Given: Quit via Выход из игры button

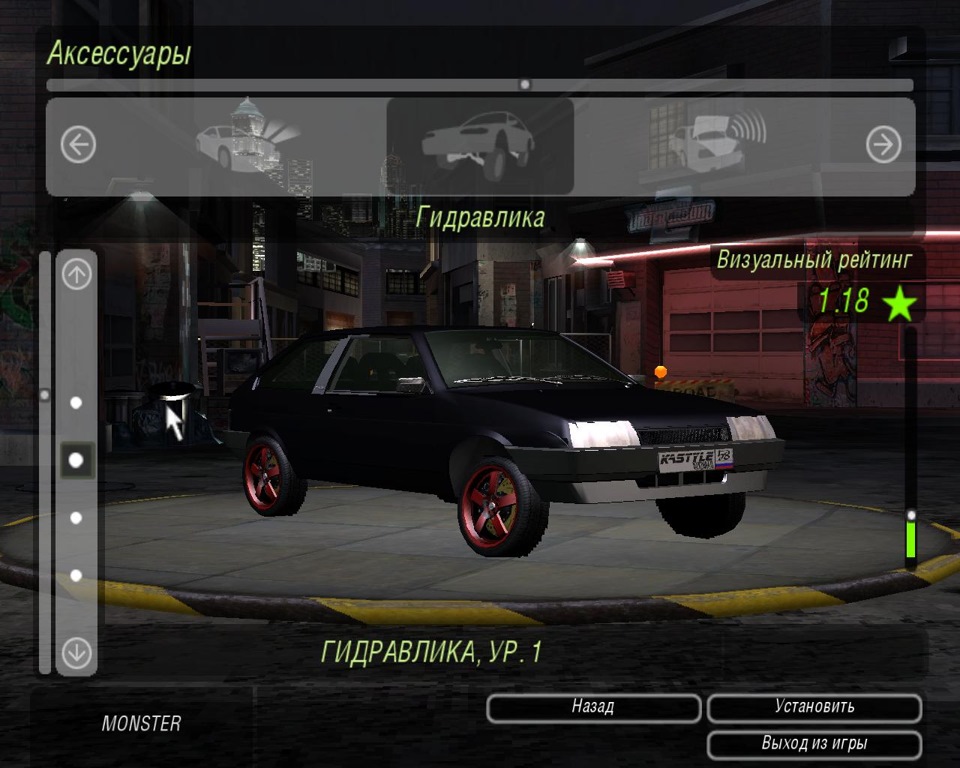Looking at the screenshot, I should tap(814, 745).
